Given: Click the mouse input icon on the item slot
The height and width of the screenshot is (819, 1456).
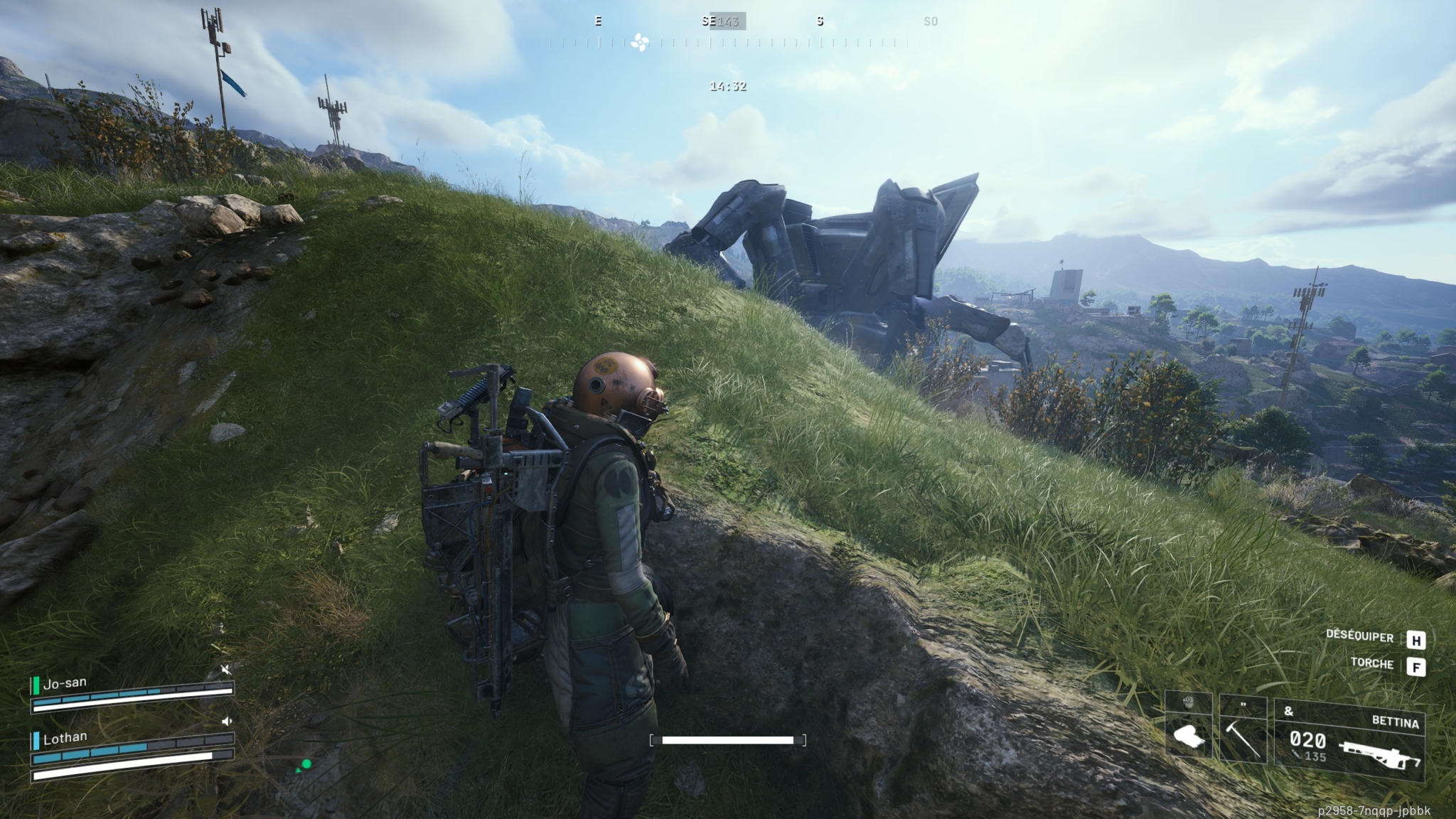Looking at the screenshot, I should coord(1187,702).
